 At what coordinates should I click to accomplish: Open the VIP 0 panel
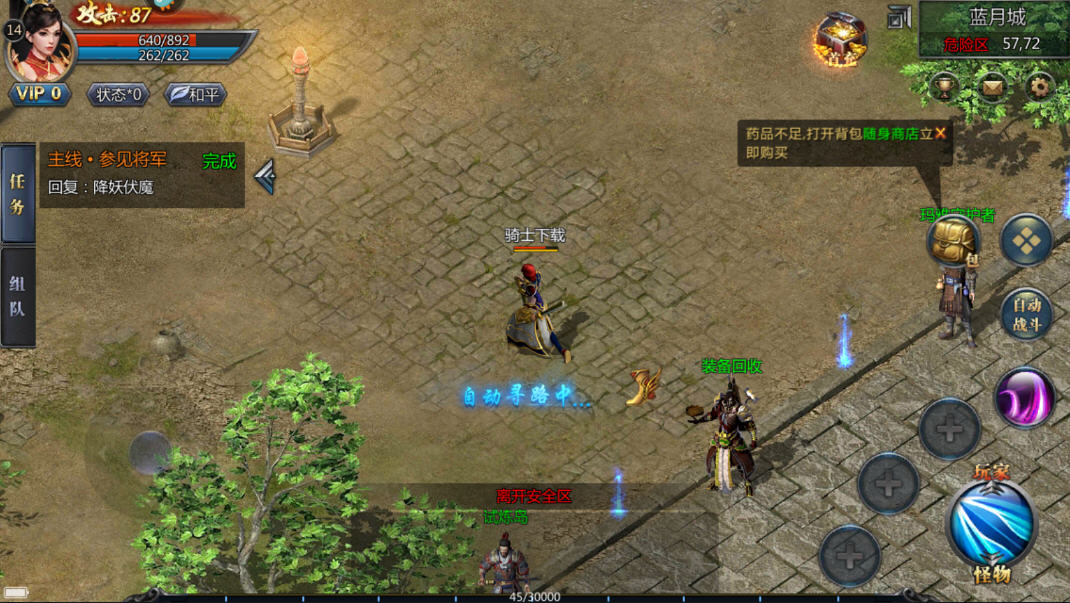(x=40, y=94)
